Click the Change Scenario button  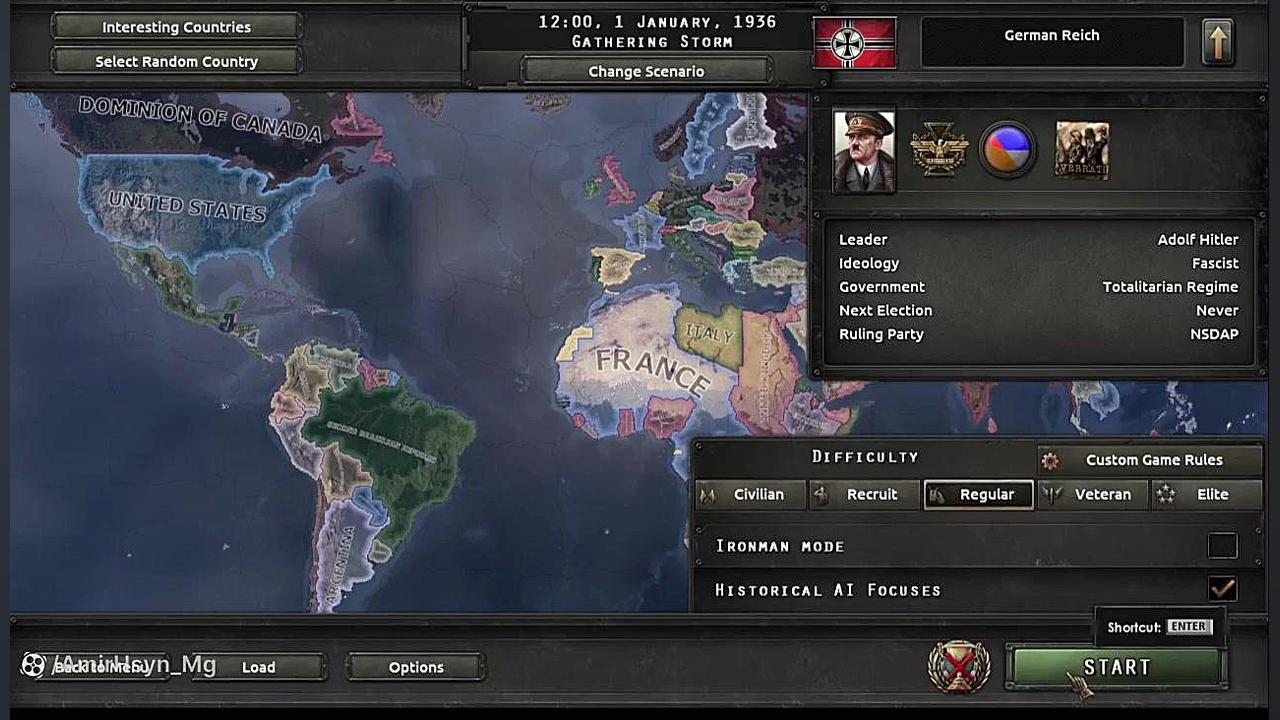tap(646, 71)
